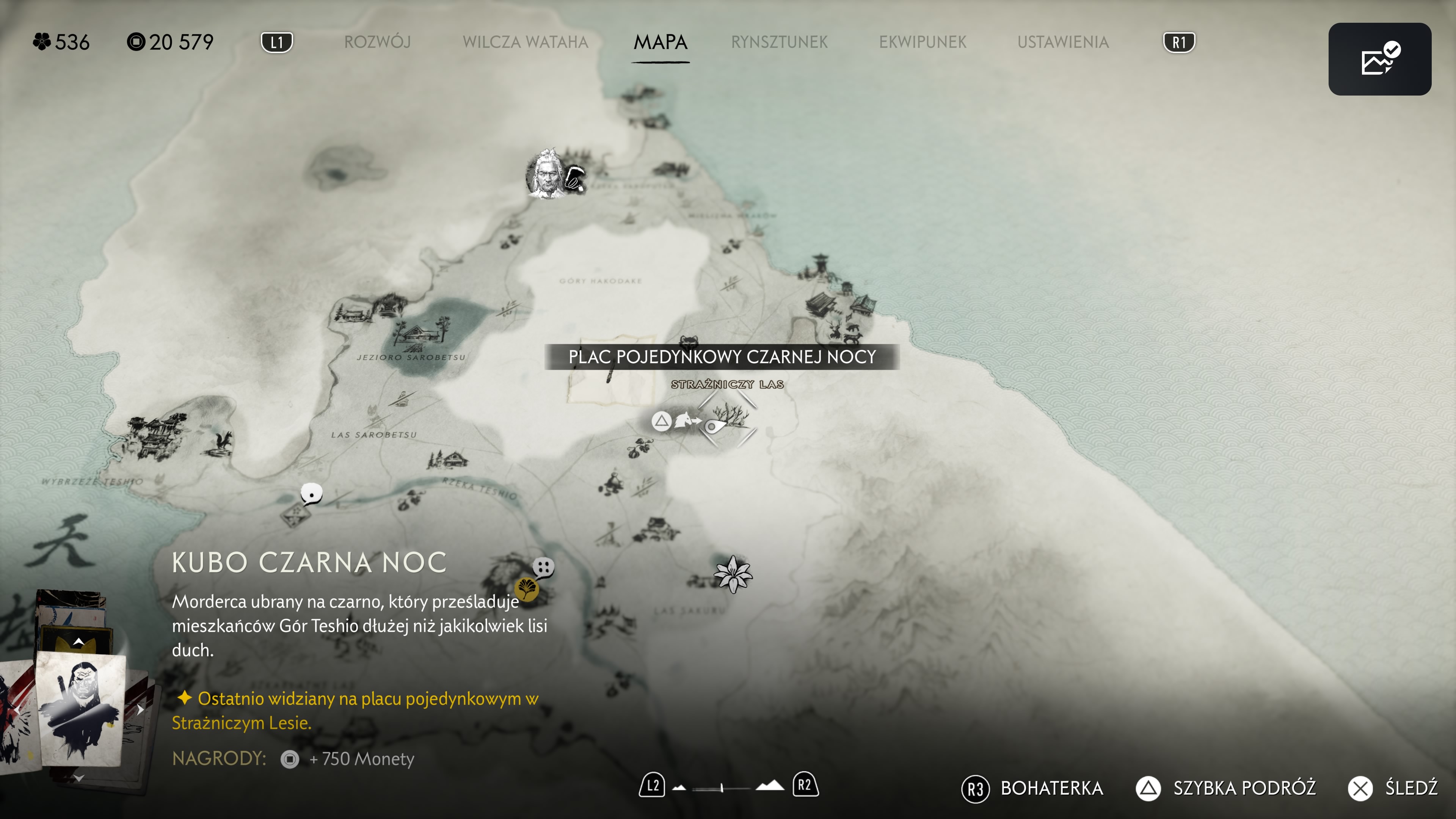Select the white-haired man portrait marker

(x=546, y=175)
